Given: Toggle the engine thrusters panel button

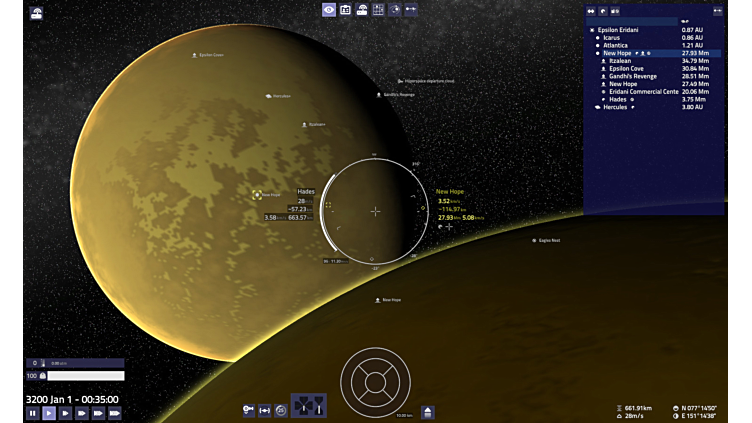Looking at the screenshot, I should pyautogui.click(x=307, y=407).
